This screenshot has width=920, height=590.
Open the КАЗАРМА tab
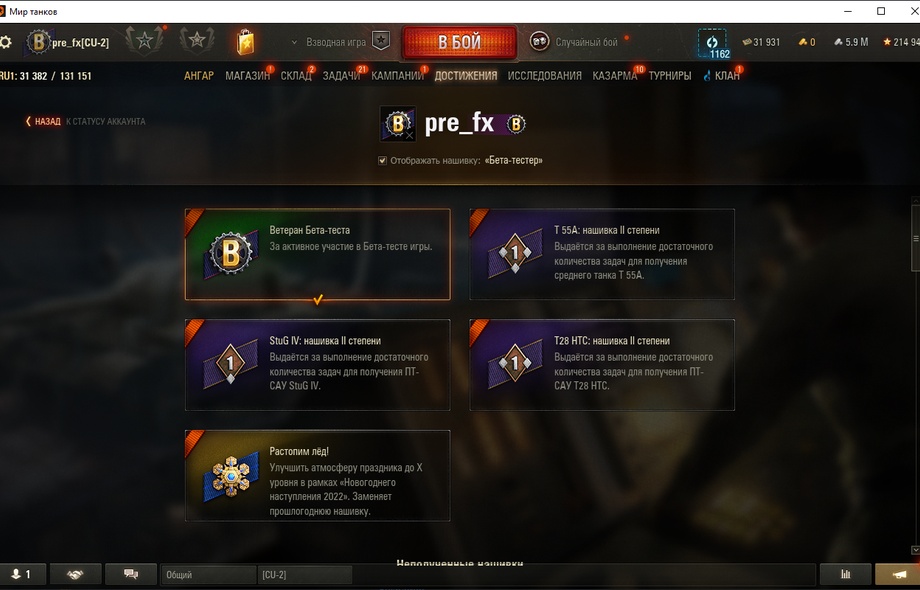click(614, 76)
